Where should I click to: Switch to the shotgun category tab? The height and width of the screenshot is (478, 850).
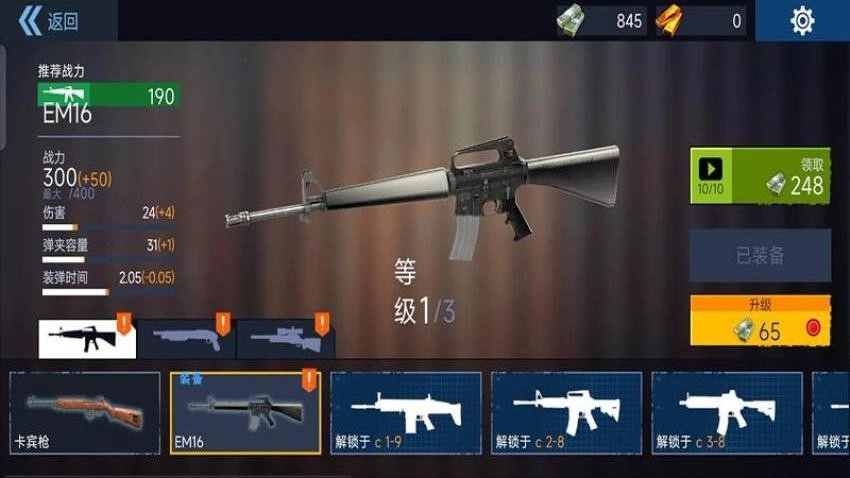pyautogui.click(x=185, y=339)
